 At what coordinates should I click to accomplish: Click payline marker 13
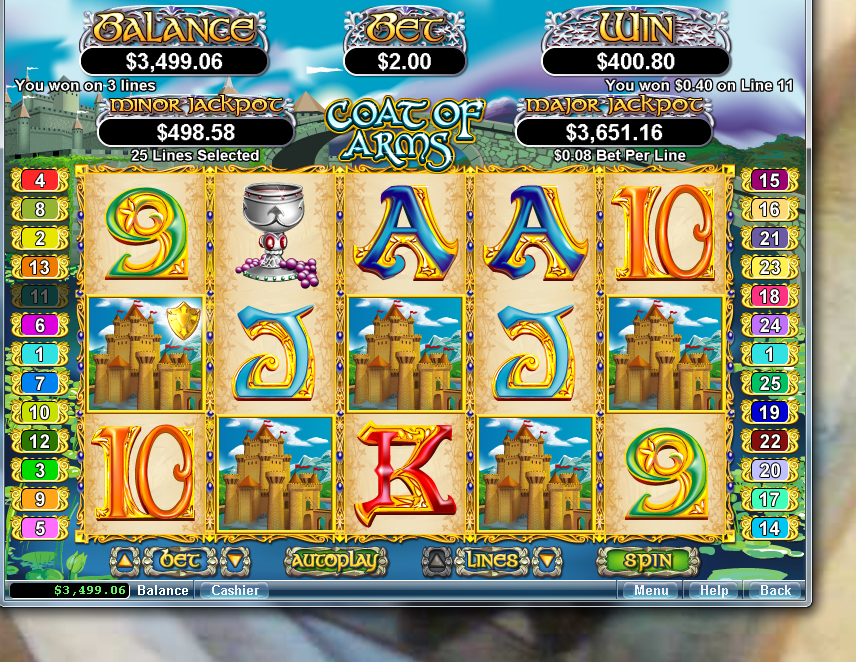(x=40, y=268)
